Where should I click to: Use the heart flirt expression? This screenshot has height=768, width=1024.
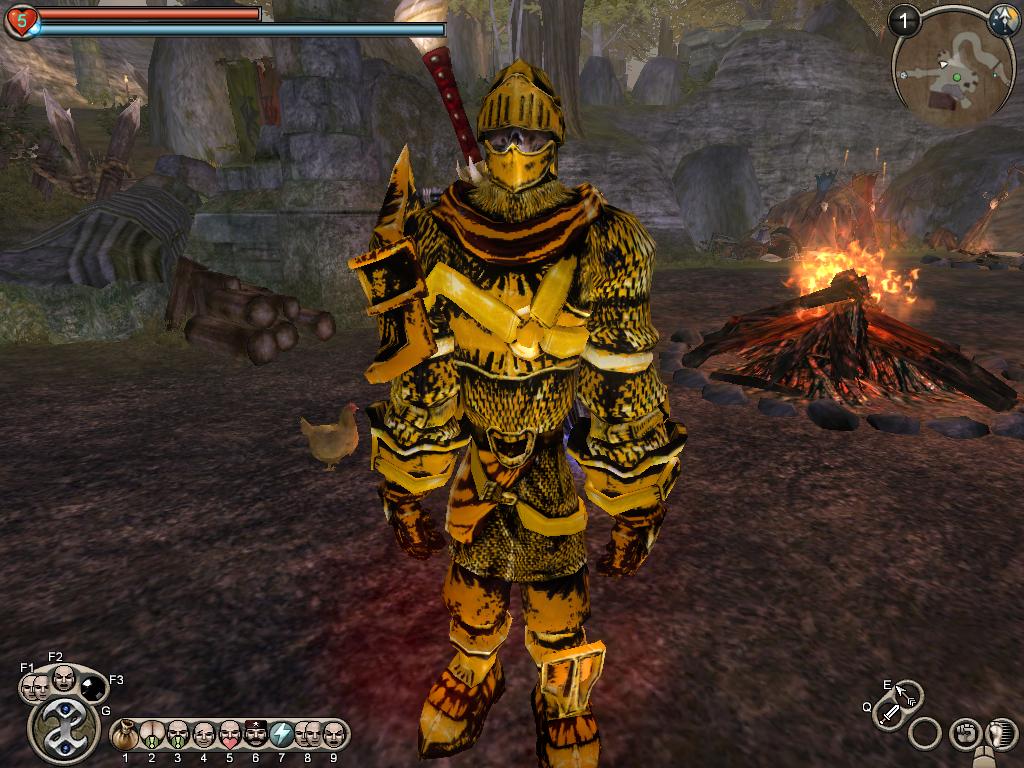230,736
